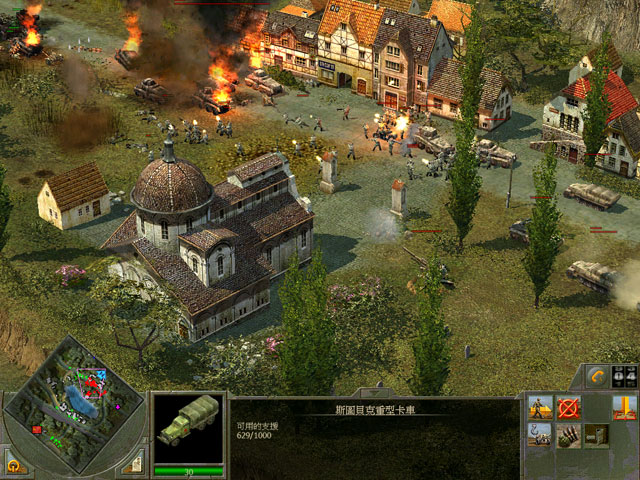Click the padlock counters panel
640x480 pixels.
point(624,377)
